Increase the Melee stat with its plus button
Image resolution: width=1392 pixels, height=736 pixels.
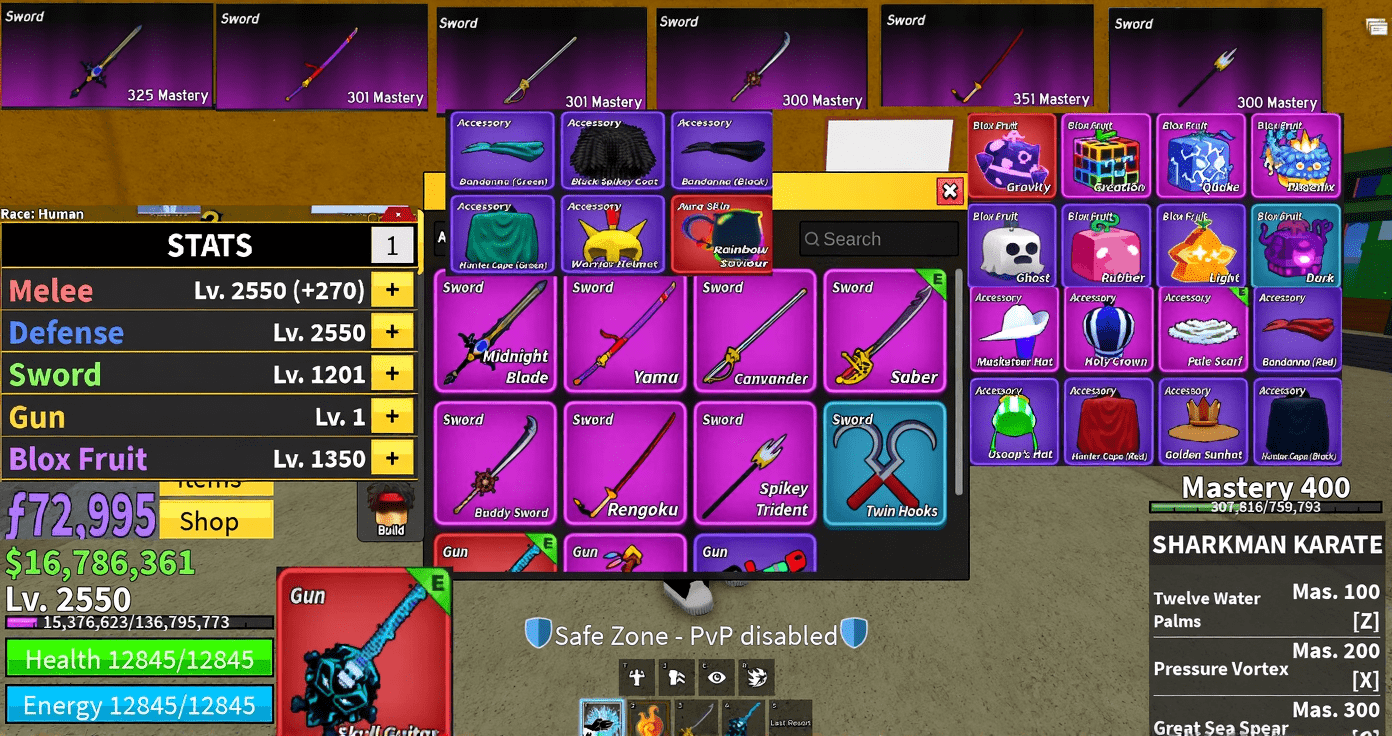point(392,290)
